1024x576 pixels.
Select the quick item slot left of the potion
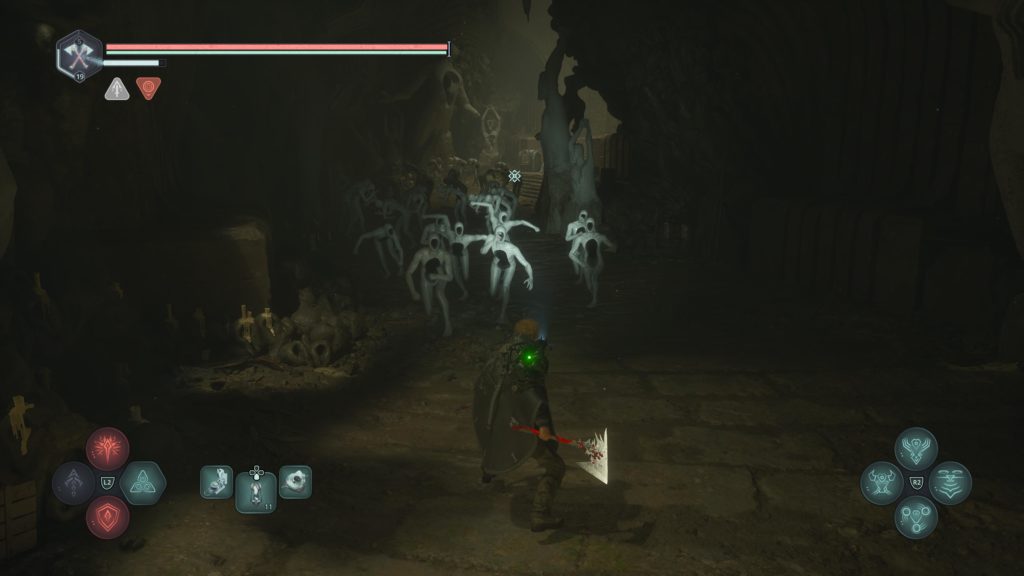pyautogui.click(x=217, y=482)
